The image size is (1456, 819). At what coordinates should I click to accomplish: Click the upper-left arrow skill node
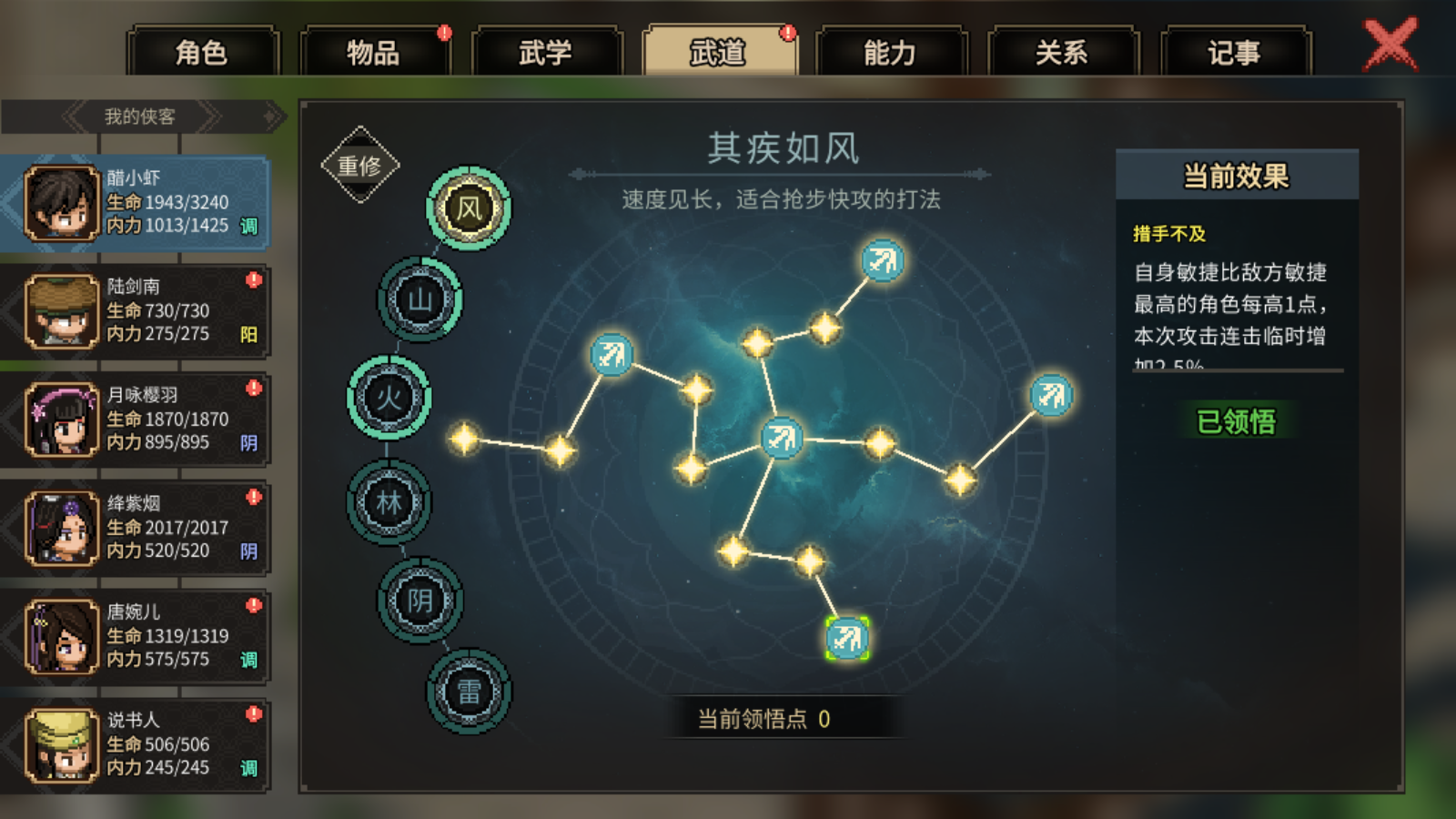tap(612, 355)
